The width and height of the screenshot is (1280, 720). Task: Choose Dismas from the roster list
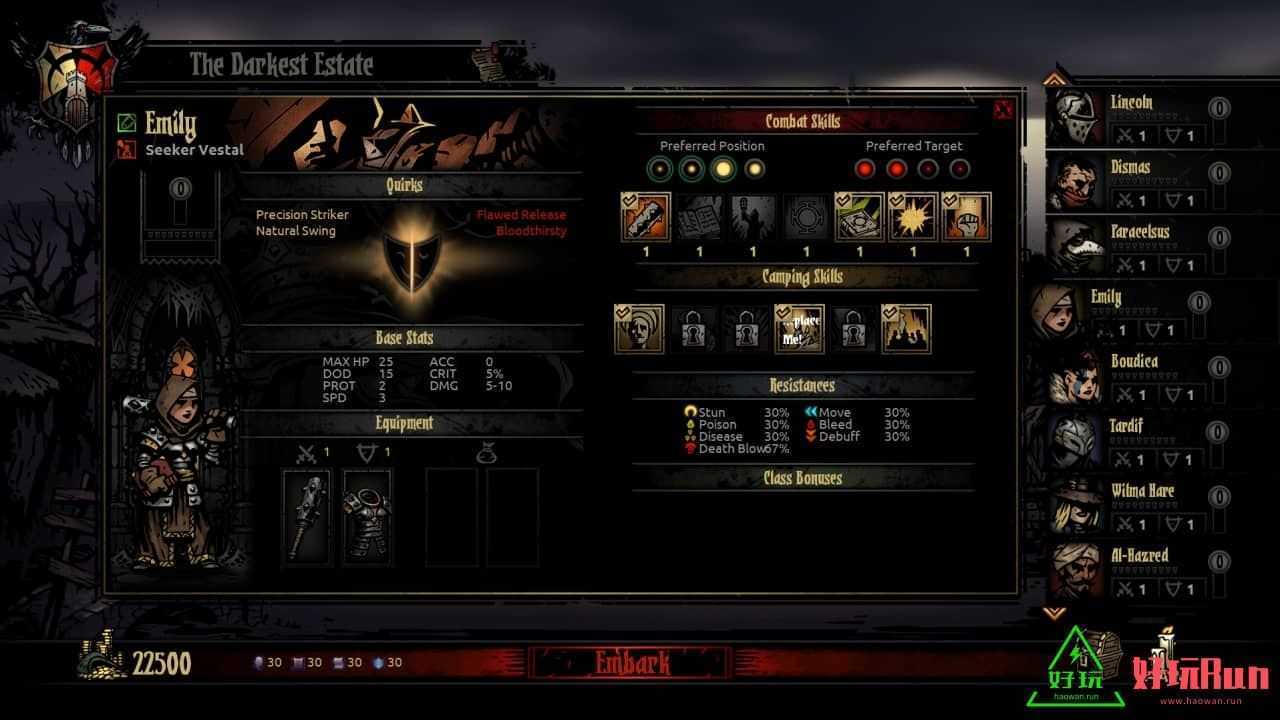(x=1130, y=182)
